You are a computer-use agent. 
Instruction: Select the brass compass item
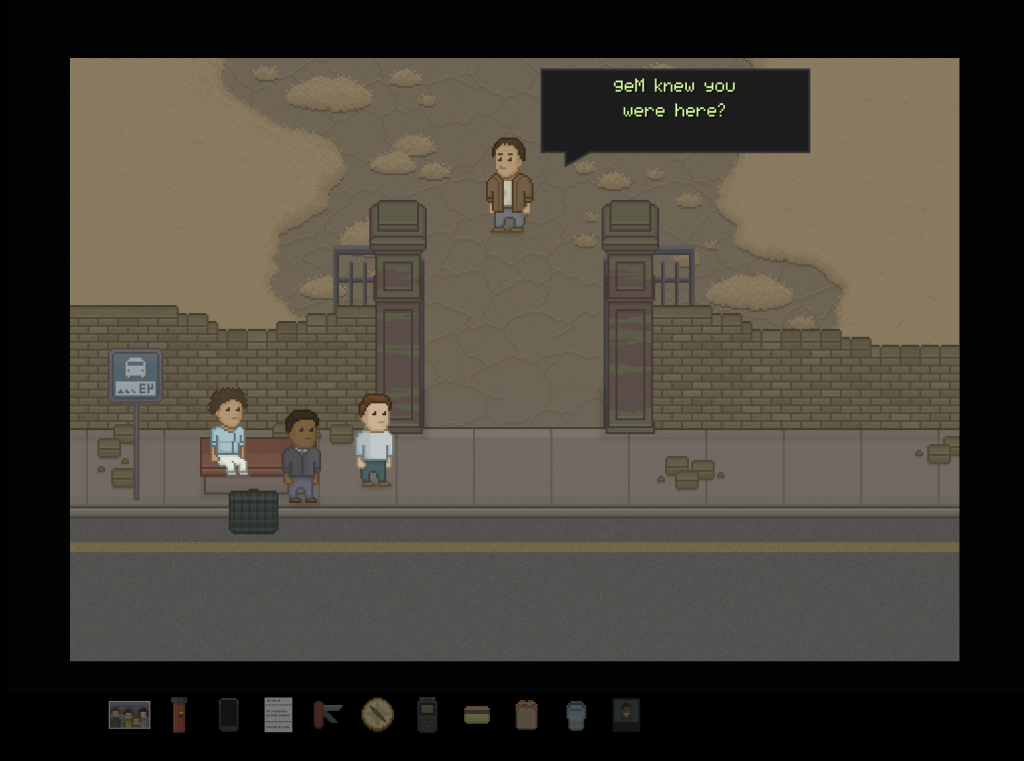[377, 714]
